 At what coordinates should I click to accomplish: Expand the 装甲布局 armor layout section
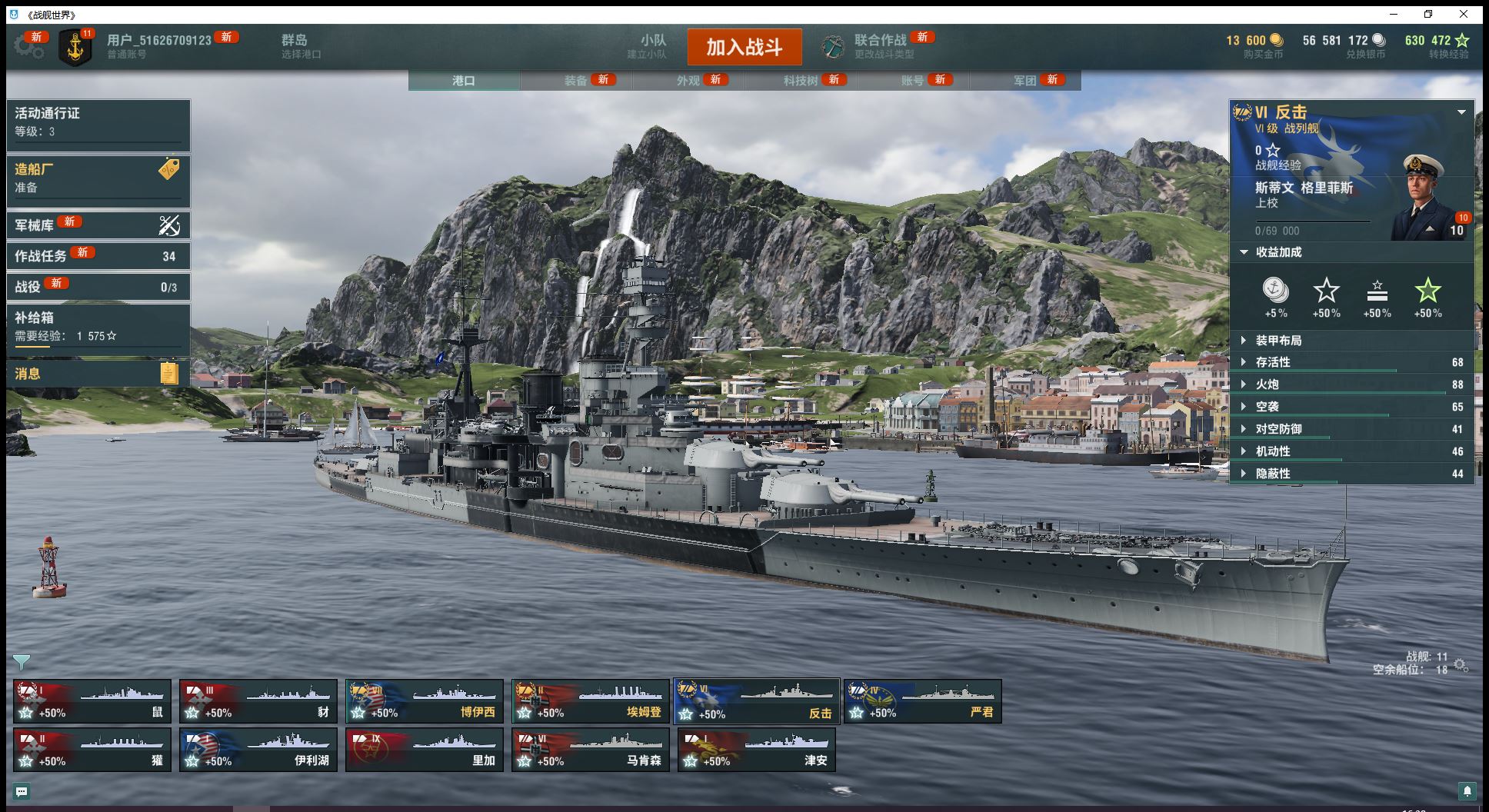(x=1278, y=341)
